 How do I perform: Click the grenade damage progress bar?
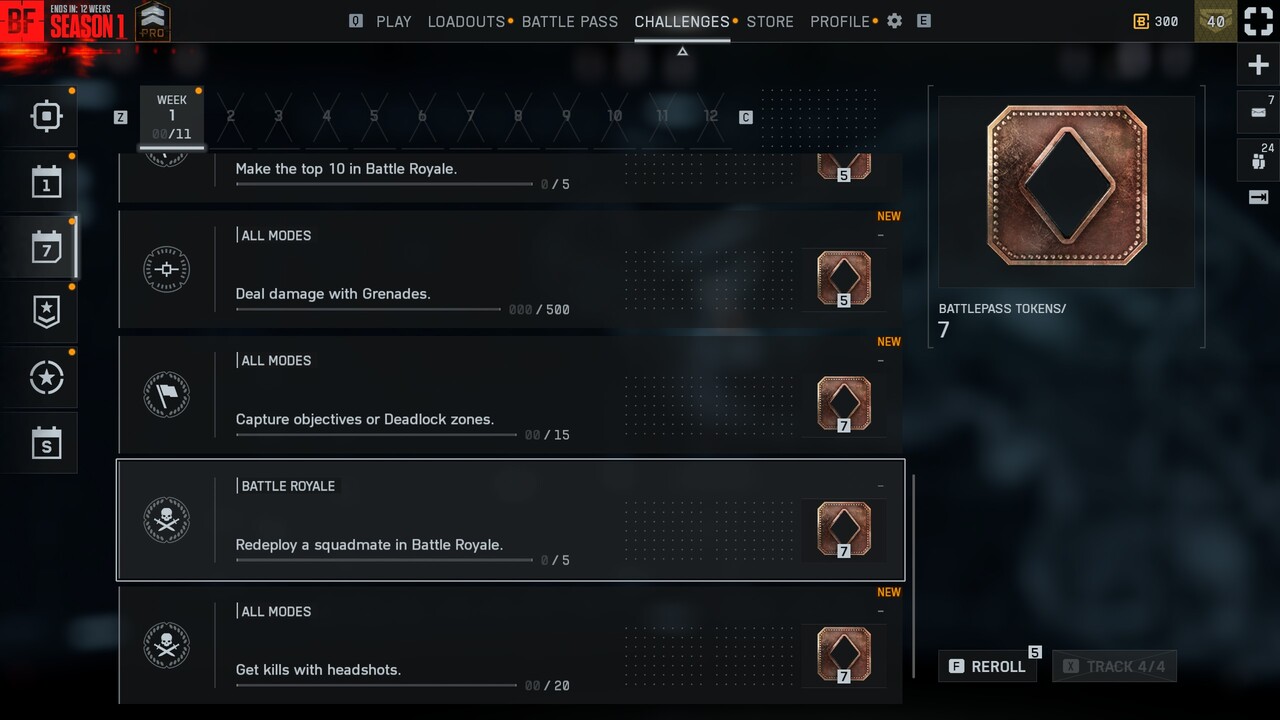click(x=367, y=310)
